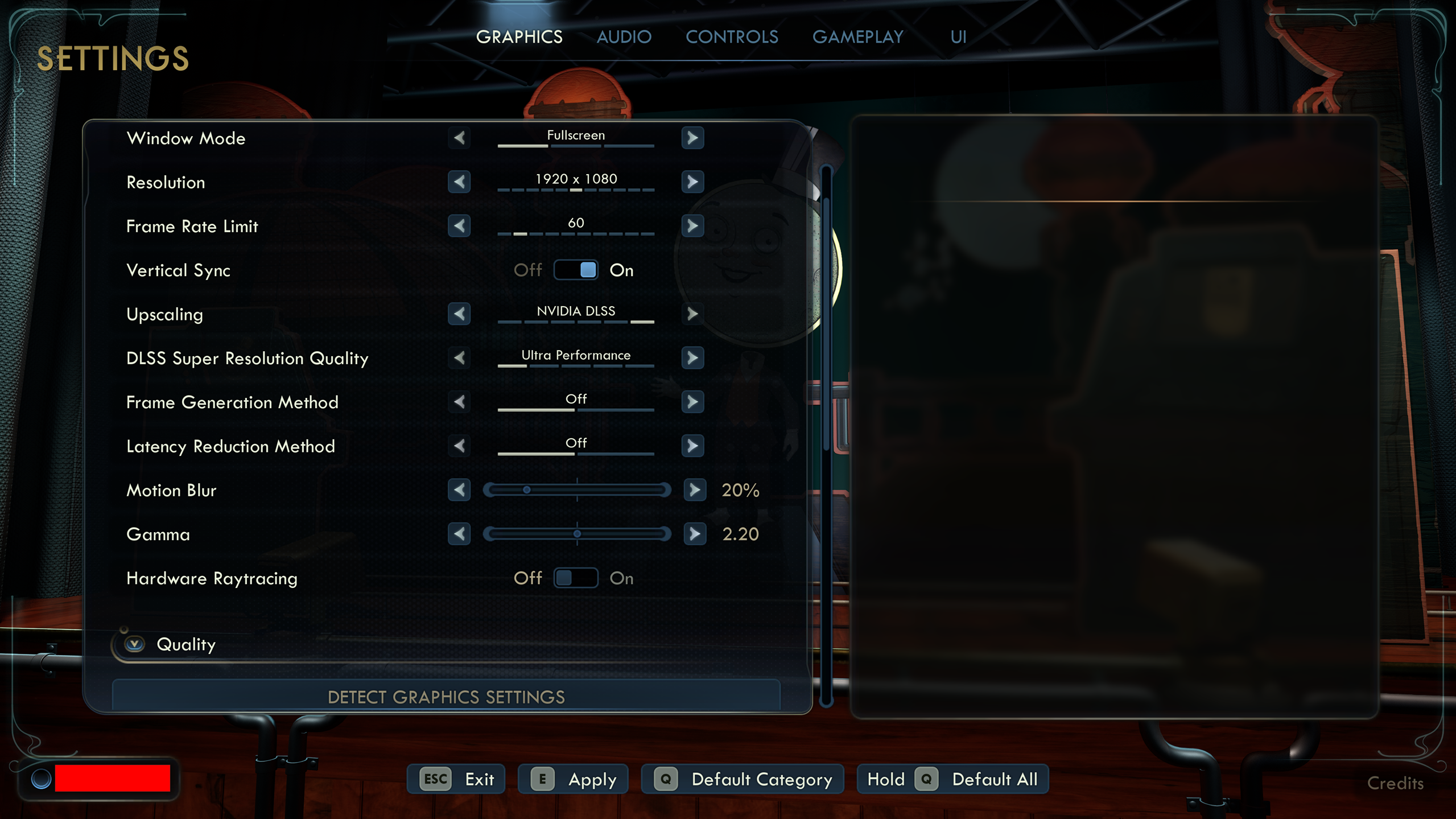Expand the Quality section

pos(135,644)
